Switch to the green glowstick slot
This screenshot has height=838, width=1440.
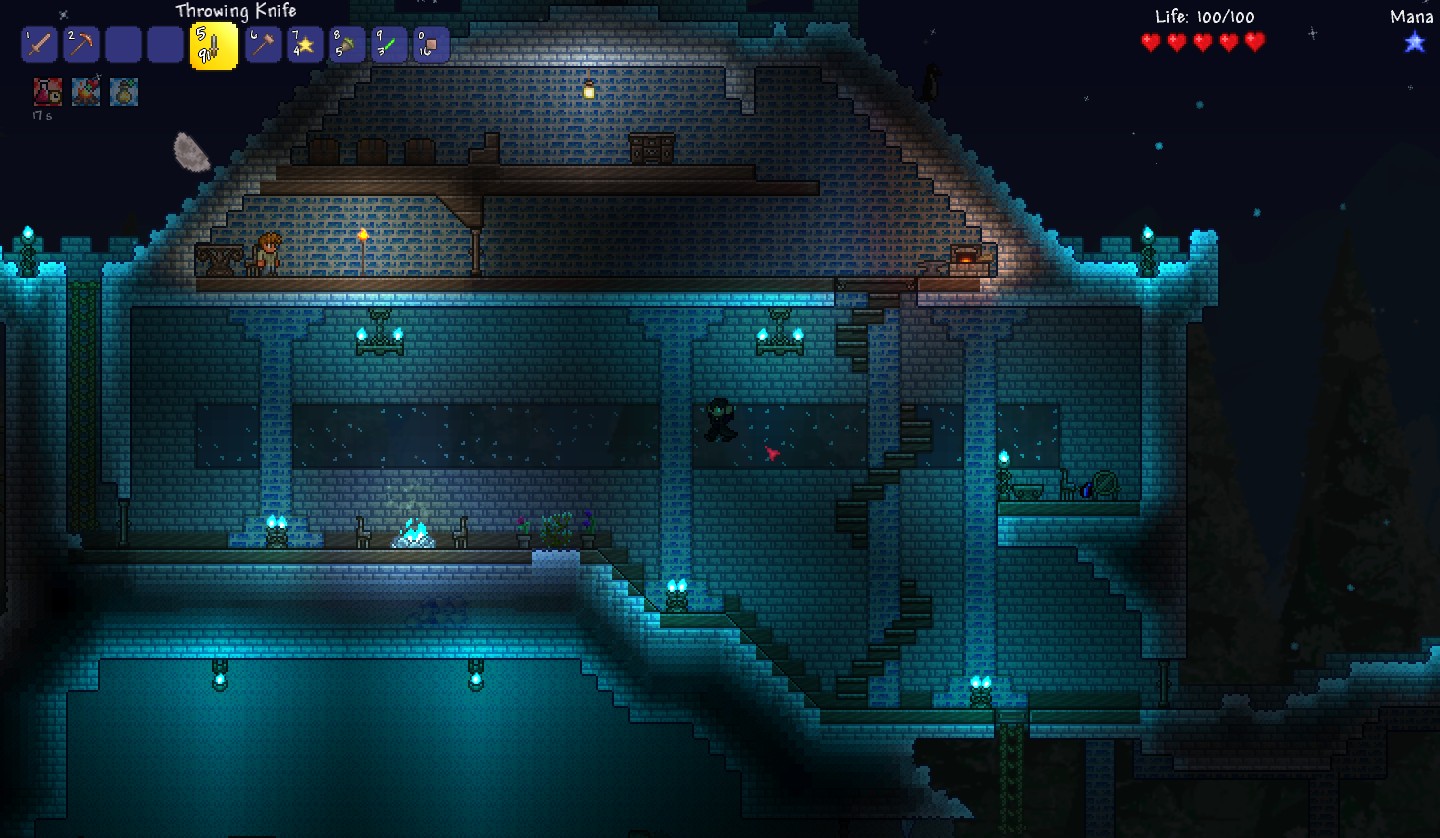389,45
